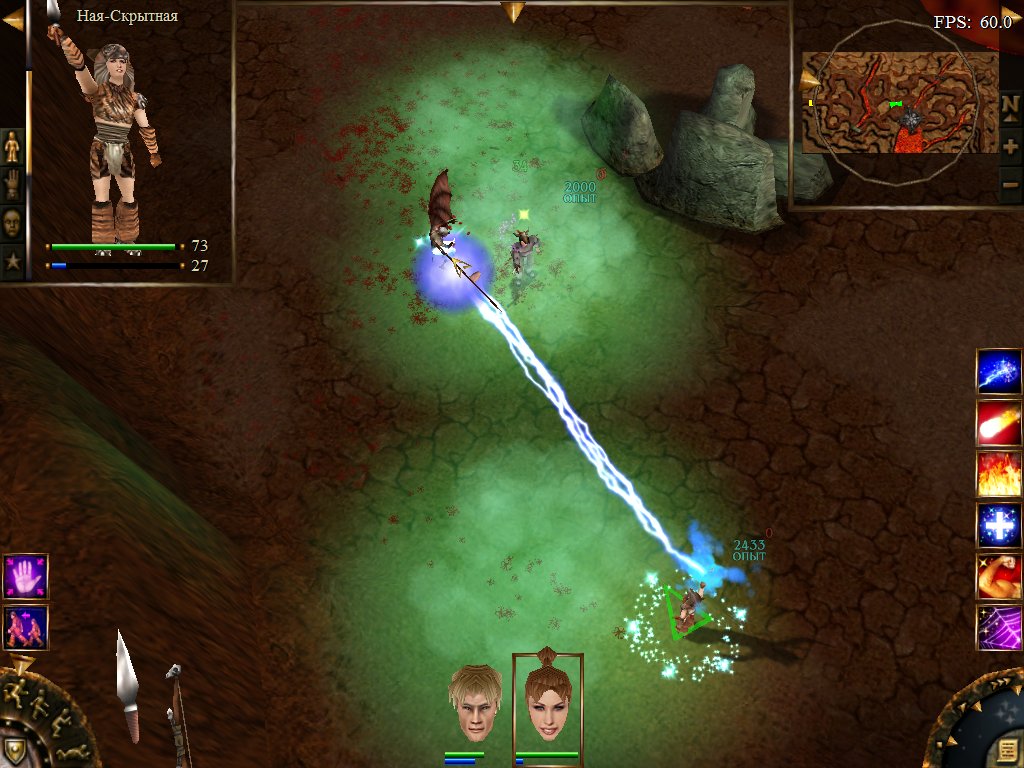
Task: Select the brown-haired female hero portrait
Action: coord(546,699)
